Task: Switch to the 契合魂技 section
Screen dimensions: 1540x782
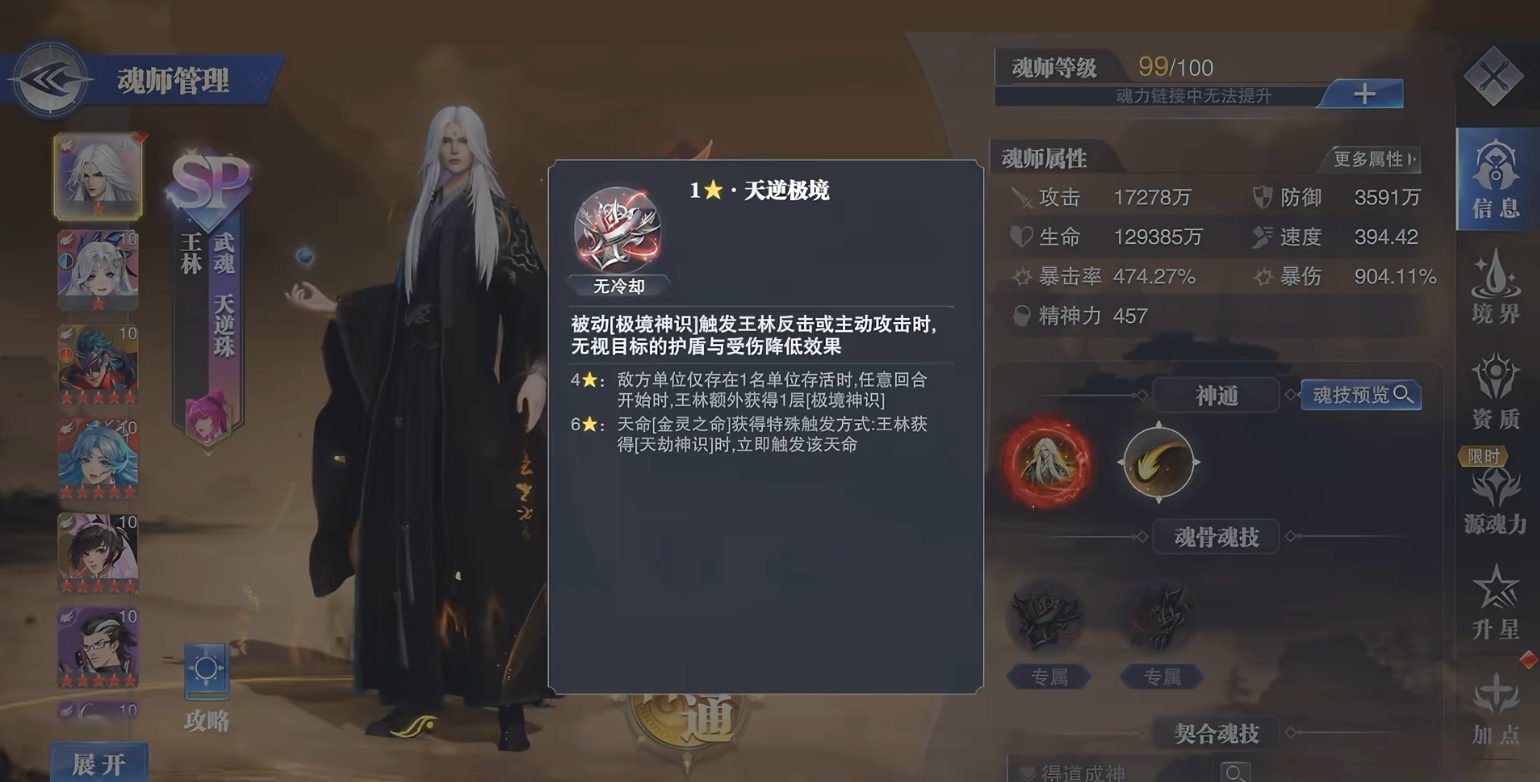Action: pos(1215,733)
